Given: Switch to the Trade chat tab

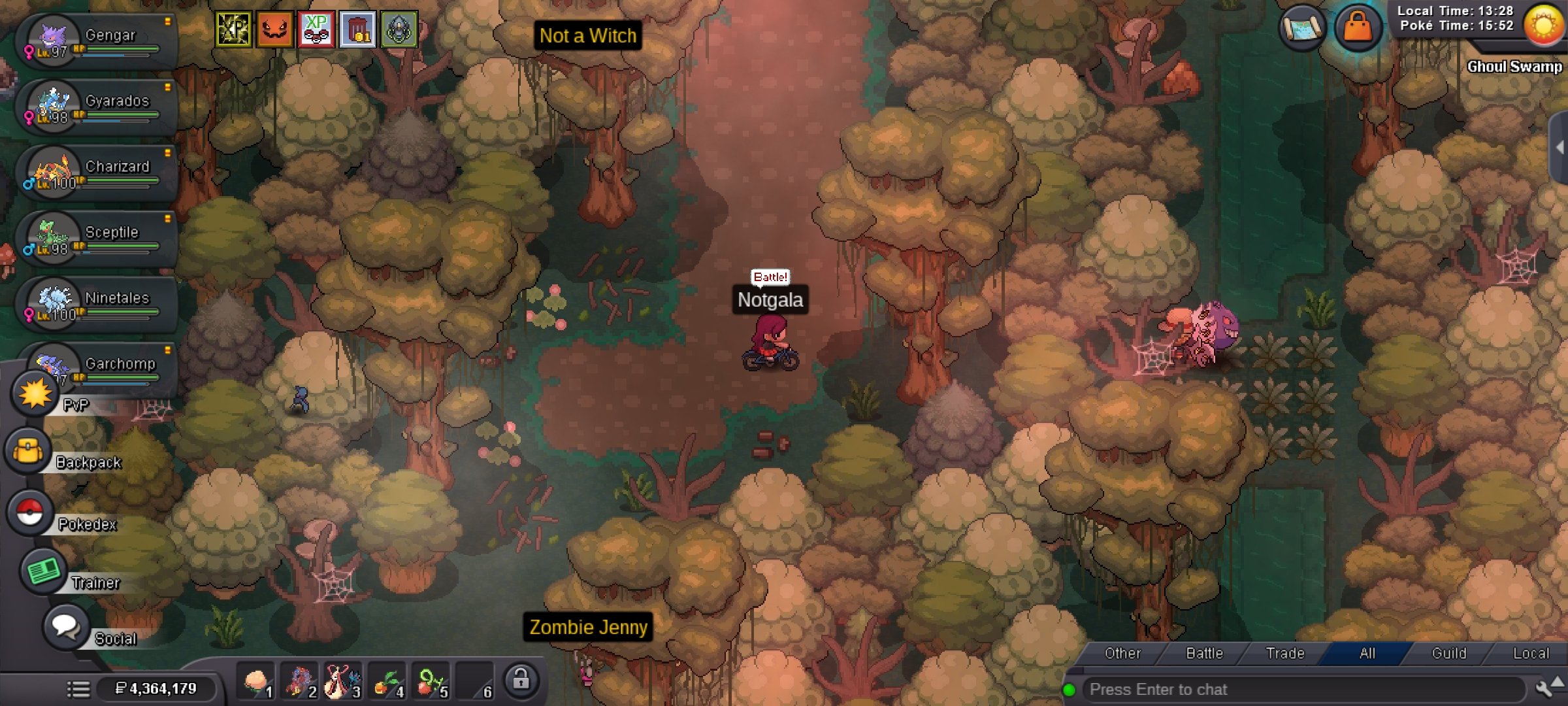Looking at the screenshot, I should coord(1285,653).
